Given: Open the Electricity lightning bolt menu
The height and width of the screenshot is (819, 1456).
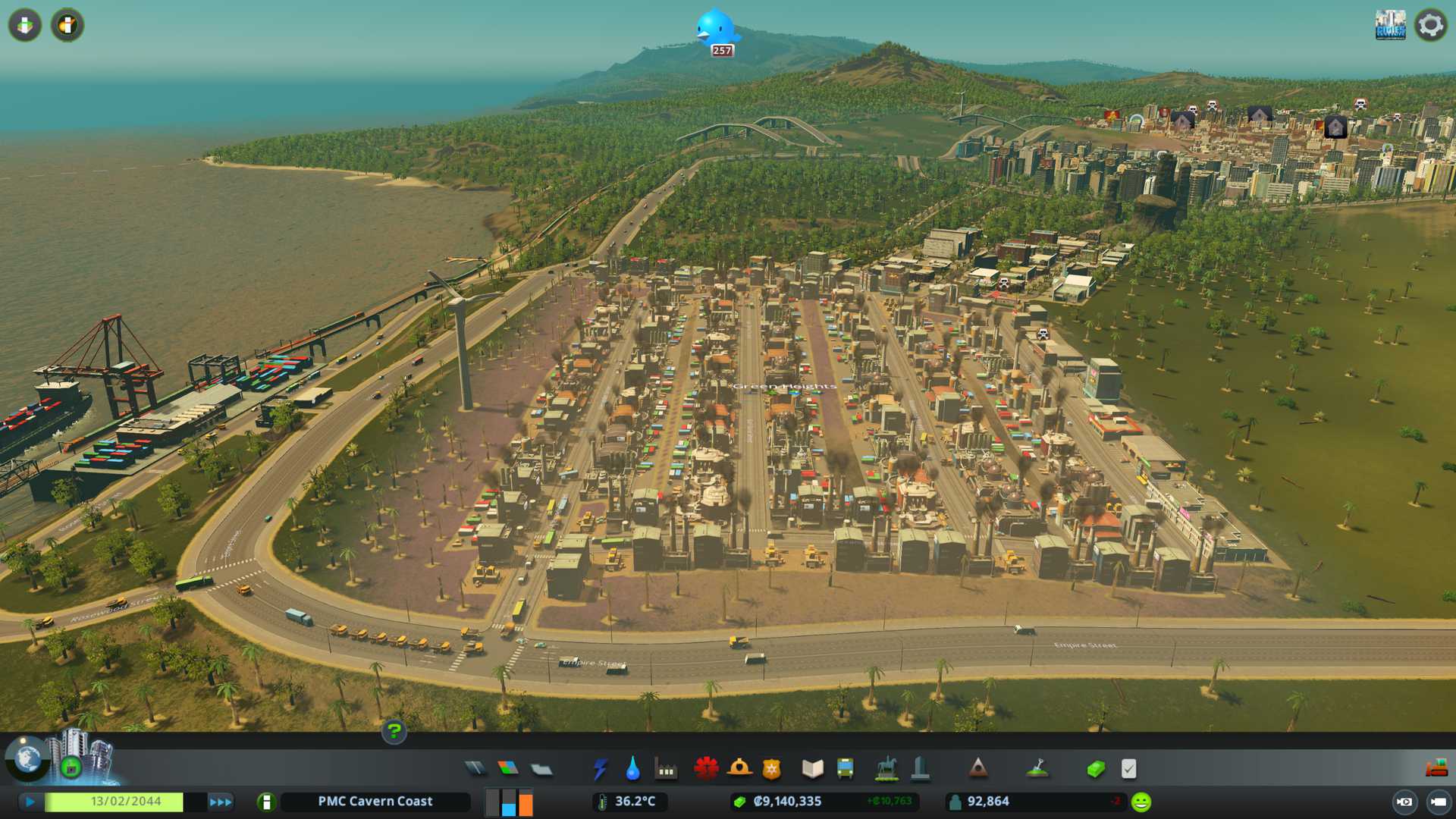Looking at the screenshot, I should pos(600,769).
